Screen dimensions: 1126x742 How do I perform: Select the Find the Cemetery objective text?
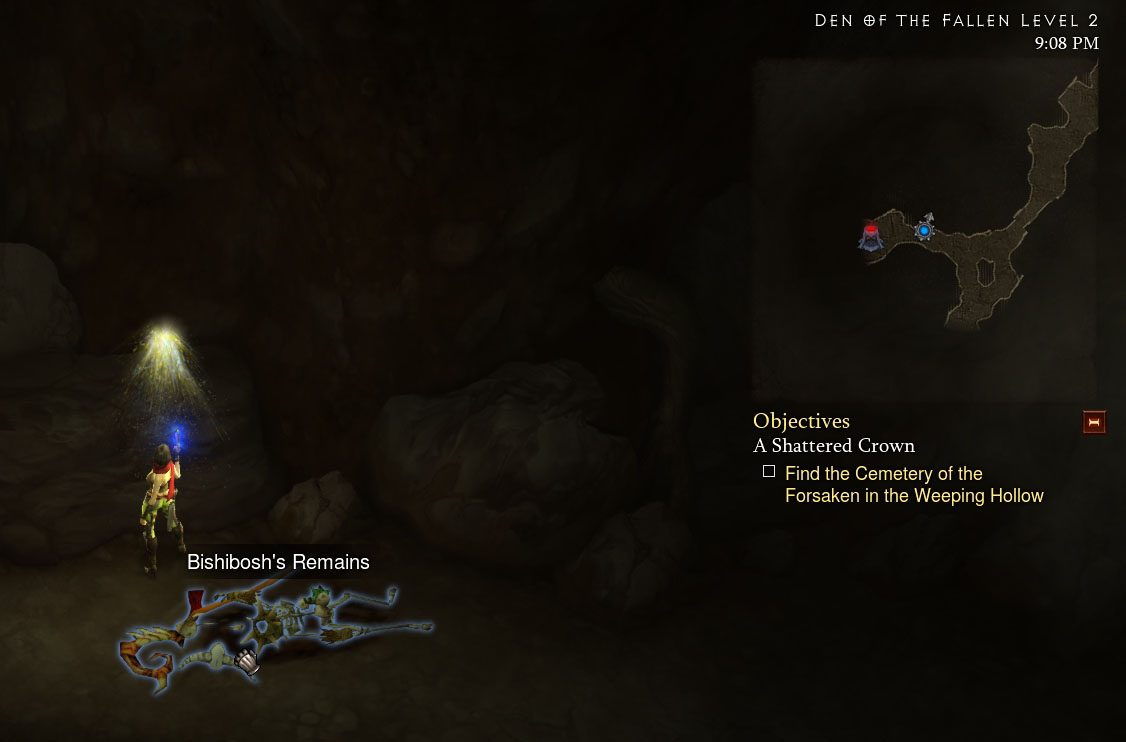point(913,485)
